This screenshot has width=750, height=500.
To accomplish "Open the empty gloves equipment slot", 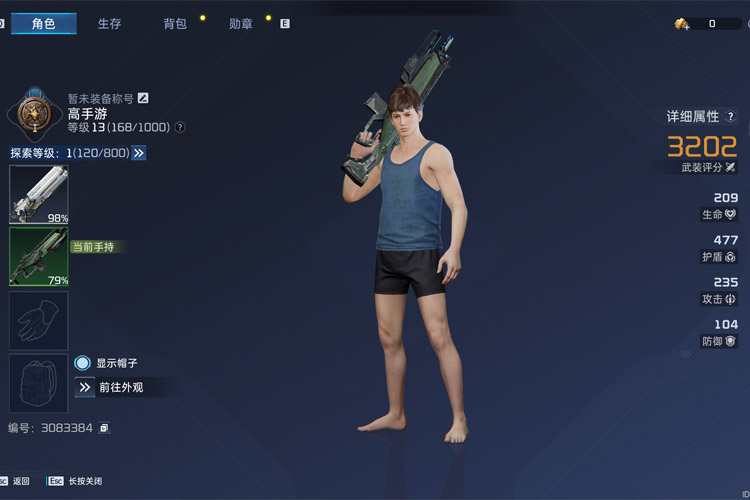I will [39, 320].
